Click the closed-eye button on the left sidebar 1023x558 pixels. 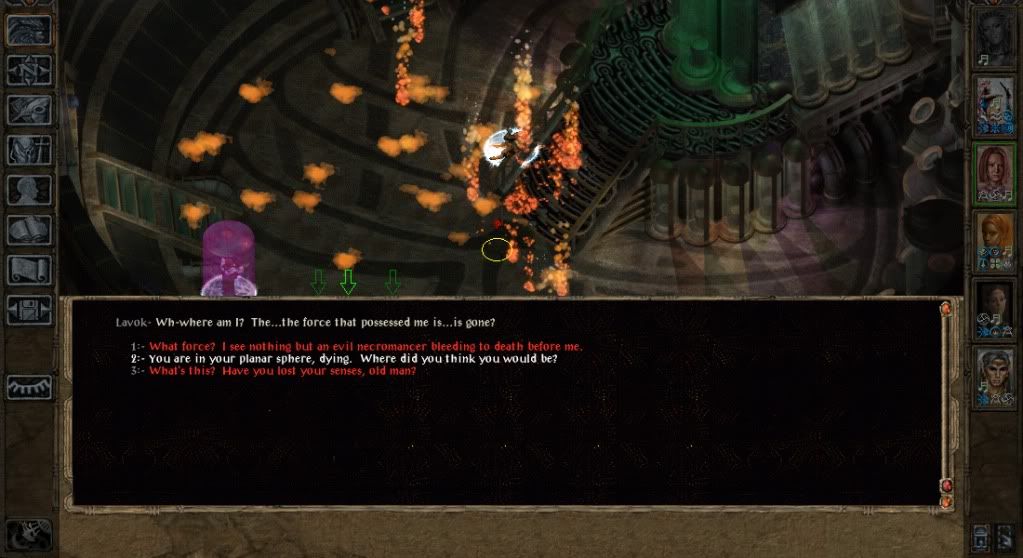tap(29, 386)
